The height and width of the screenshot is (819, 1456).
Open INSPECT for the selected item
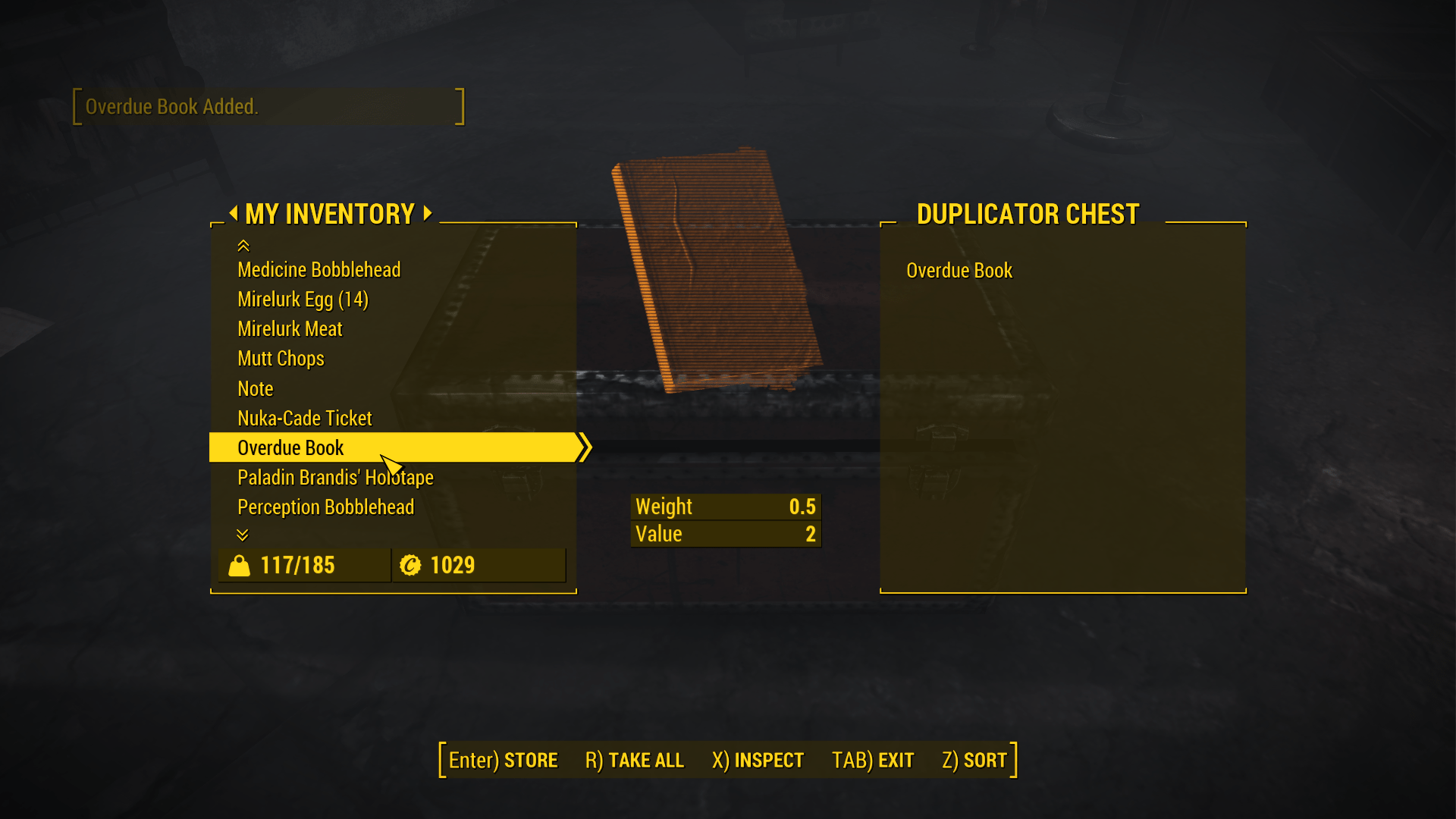click(758, 760)
